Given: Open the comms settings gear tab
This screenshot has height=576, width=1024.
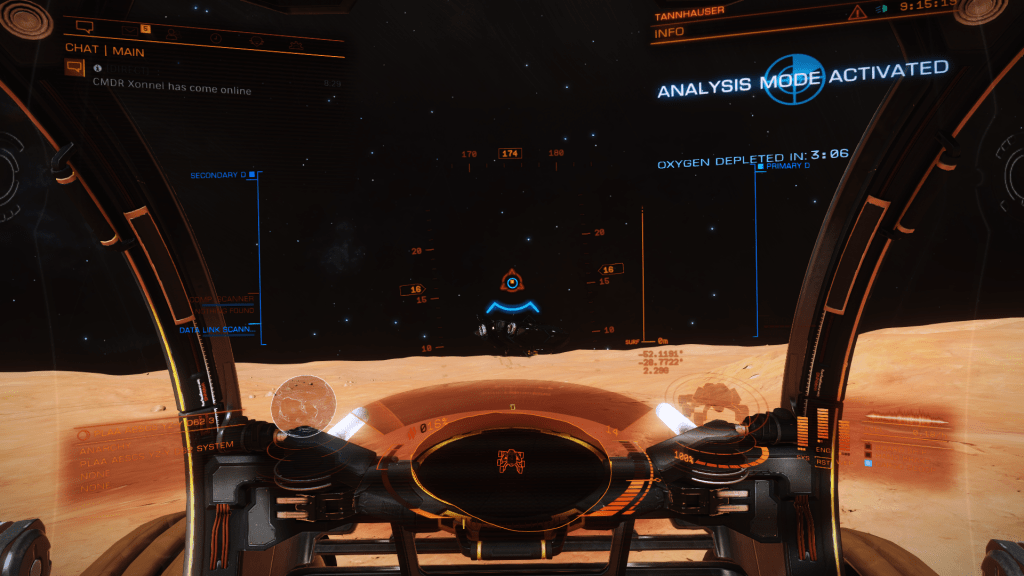Looking at the screenshot, I should (296, 45).
